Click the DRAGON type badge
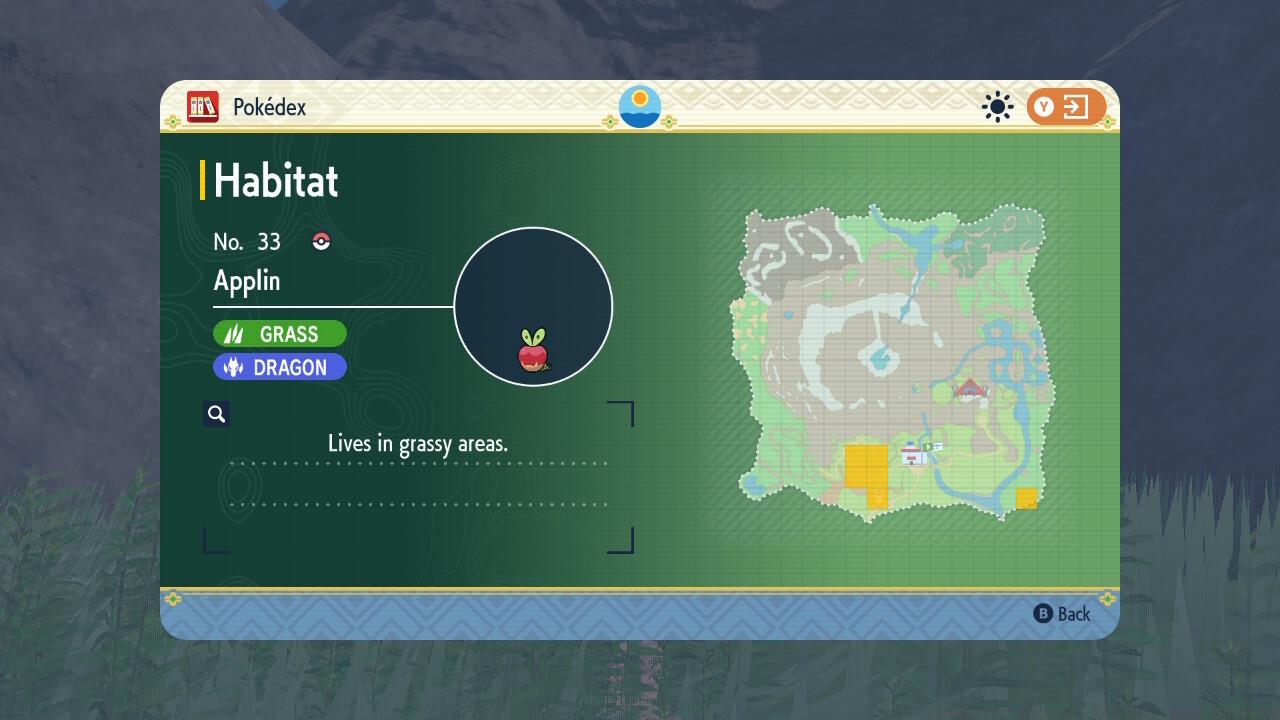The width and height of the screenshot is (1280, 720). [x=280, y=367]
